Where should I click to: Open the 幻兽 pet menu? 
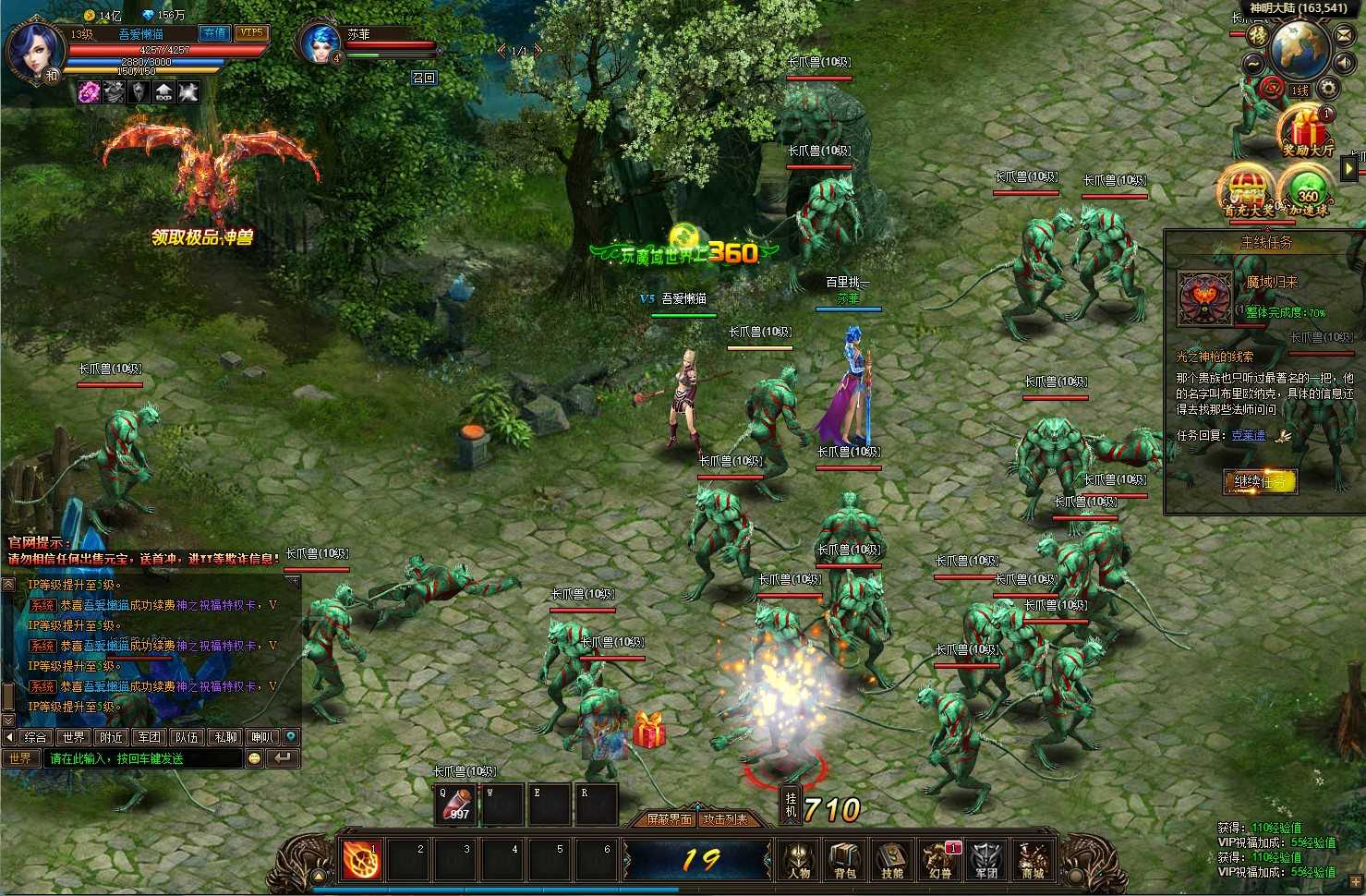[939, 859]
